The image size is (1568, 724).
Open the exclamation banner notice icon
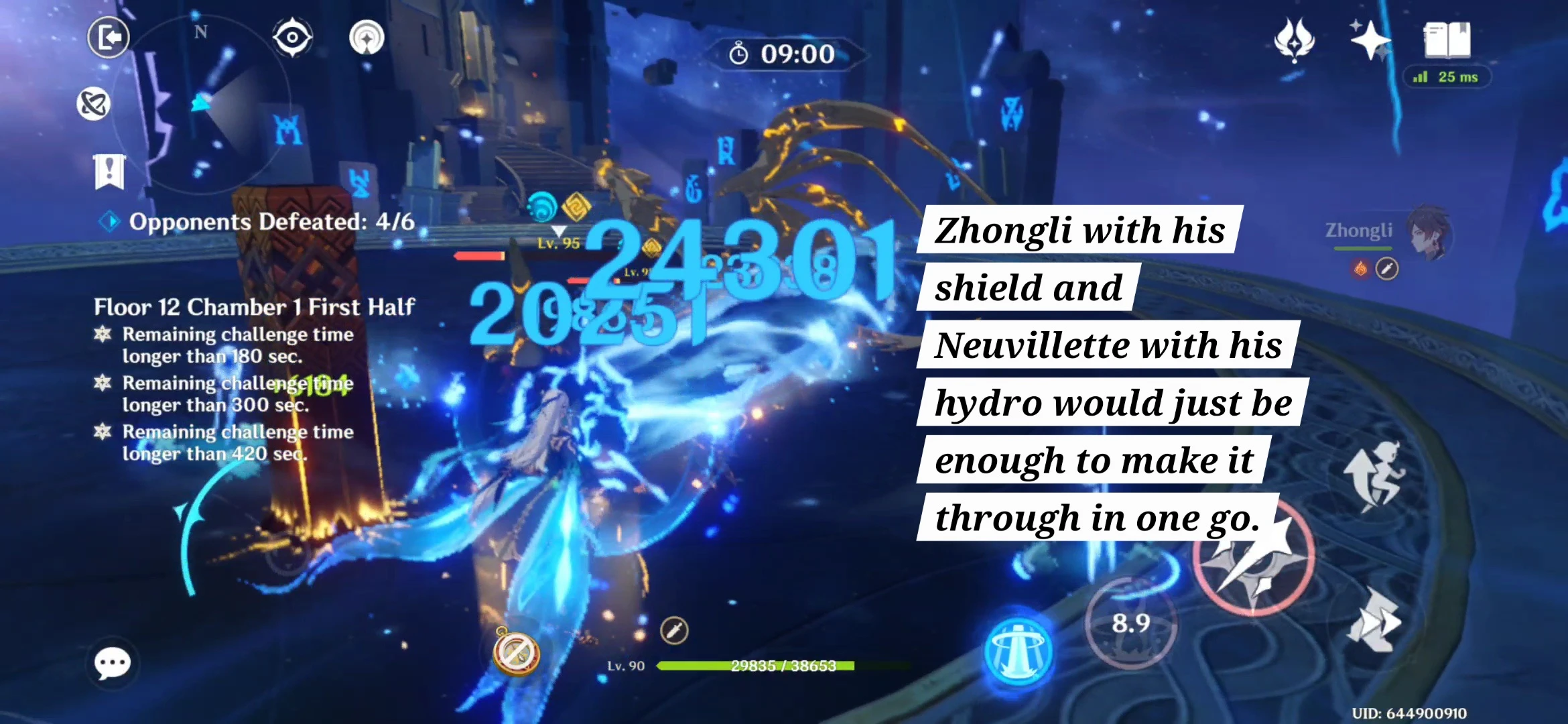[109, 171]
